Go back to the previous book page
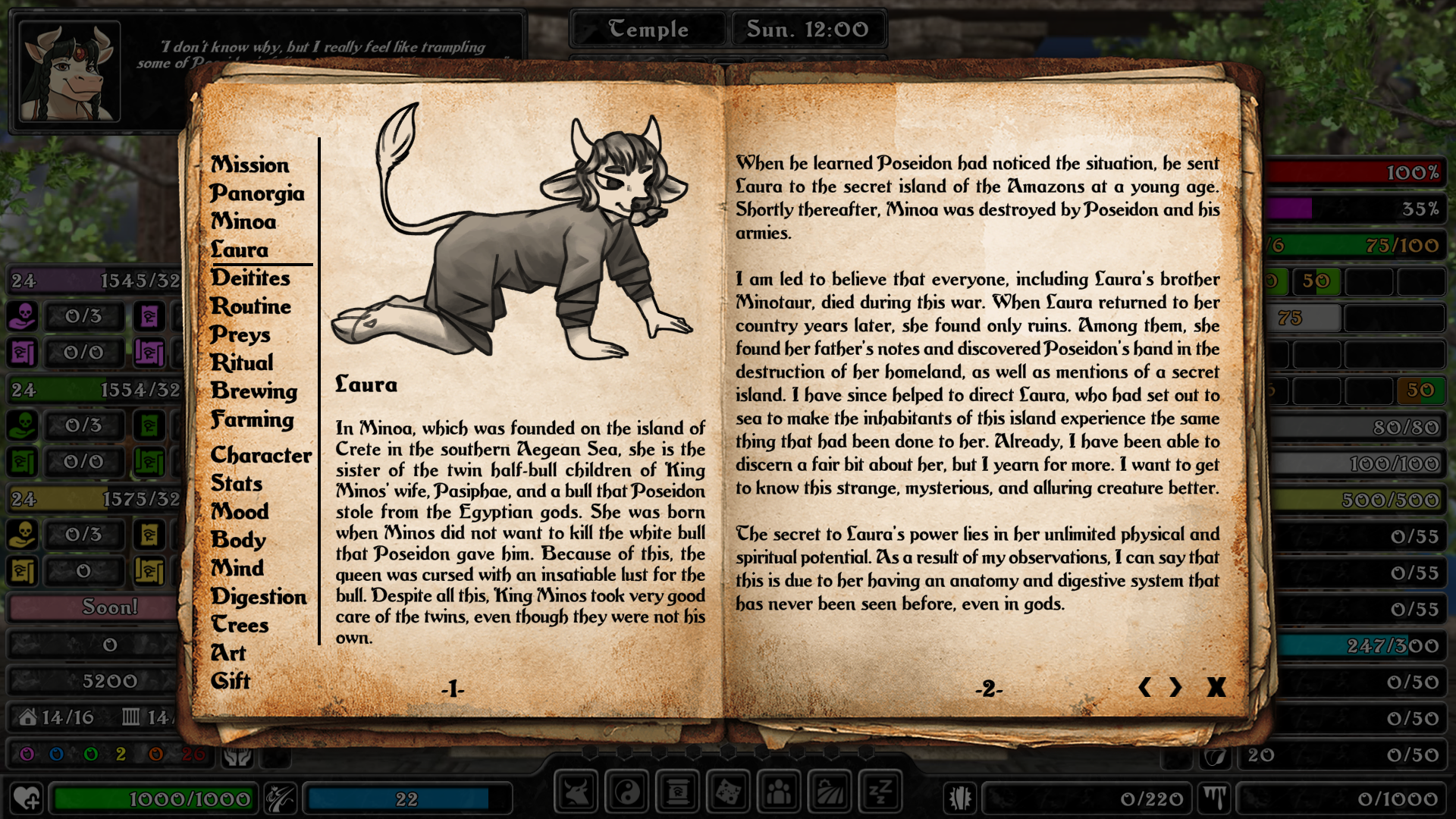The height and width of the screenshot is (819, 1456). pos(1144,687)
